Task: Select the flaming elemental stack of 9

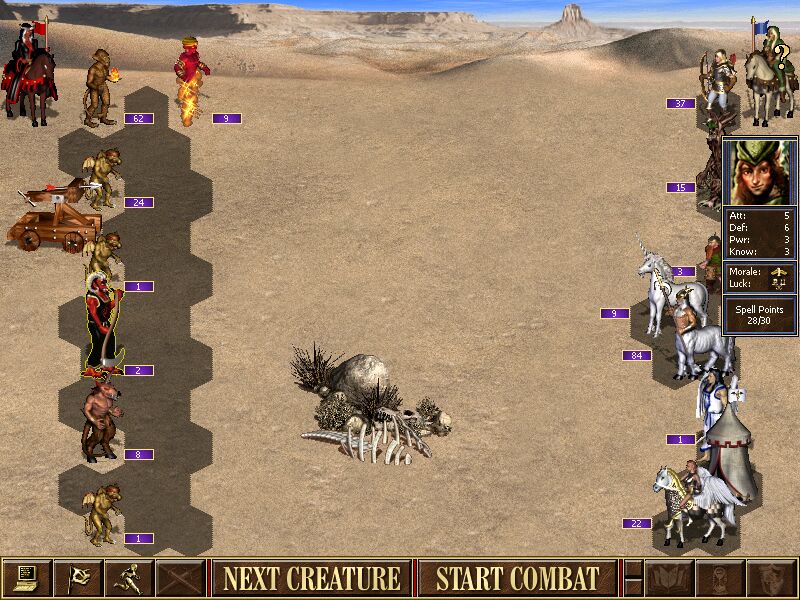Action: [190, 82]
